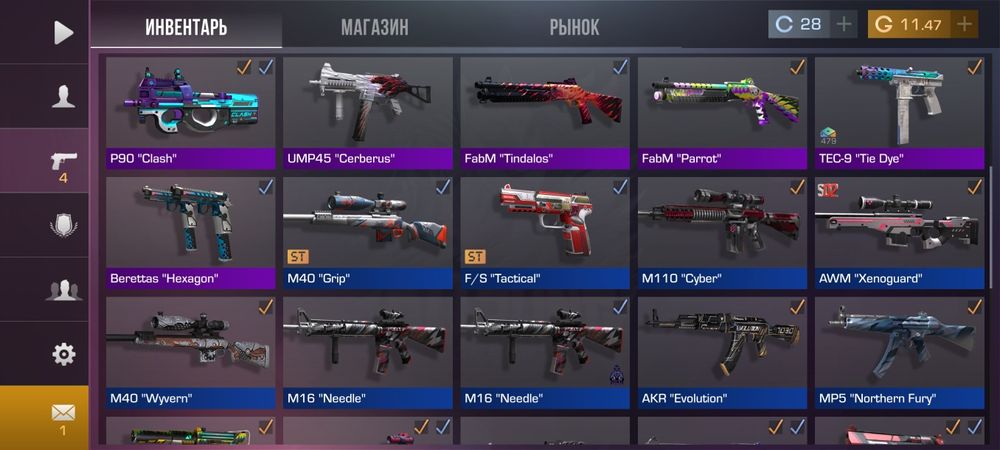This screenshot has height=450, width=1000.
Task: Choose the Berettas "Hexagon" skin
Action: click(190, 232)
